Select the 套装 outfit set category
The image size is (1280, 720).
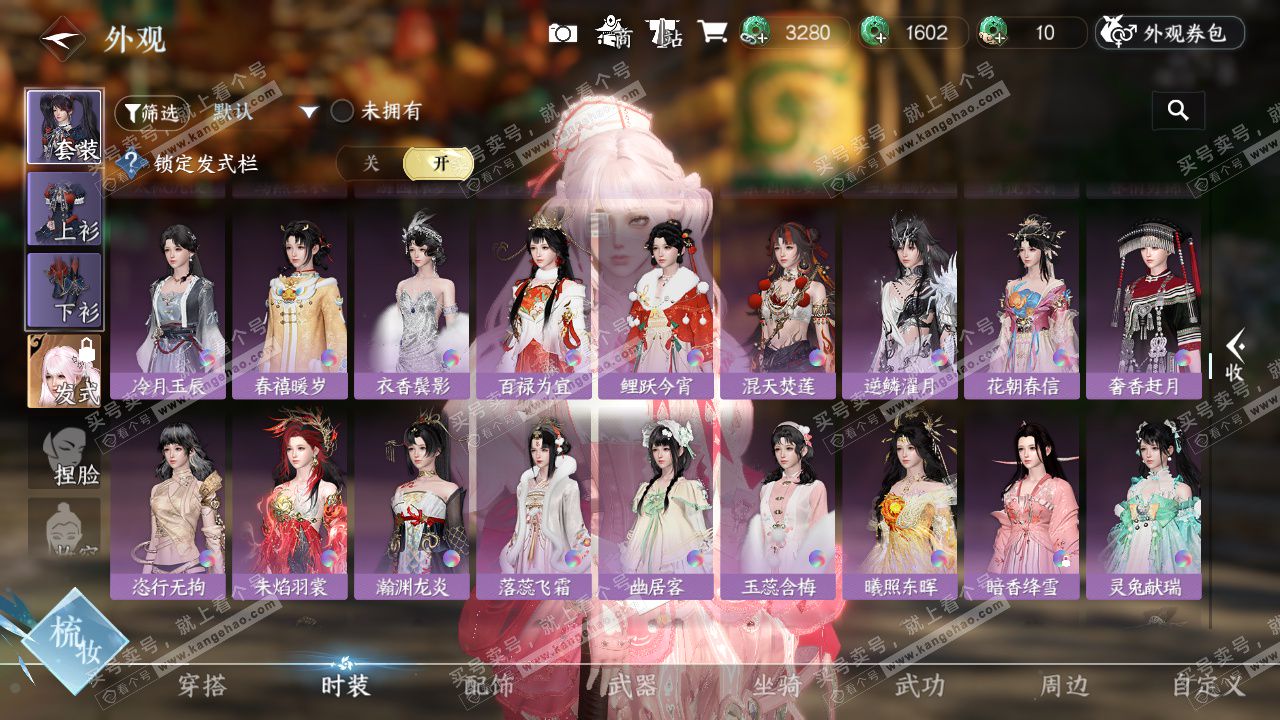click(64, 127)
